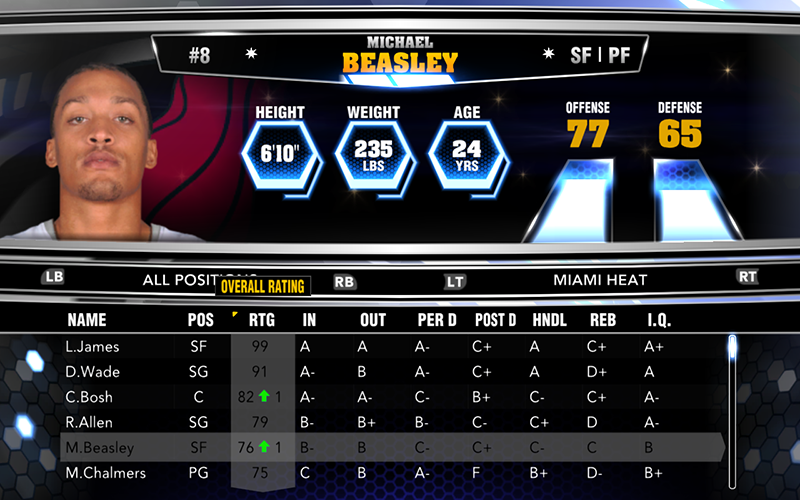Sort players by RTG column

tap(261, 320)
